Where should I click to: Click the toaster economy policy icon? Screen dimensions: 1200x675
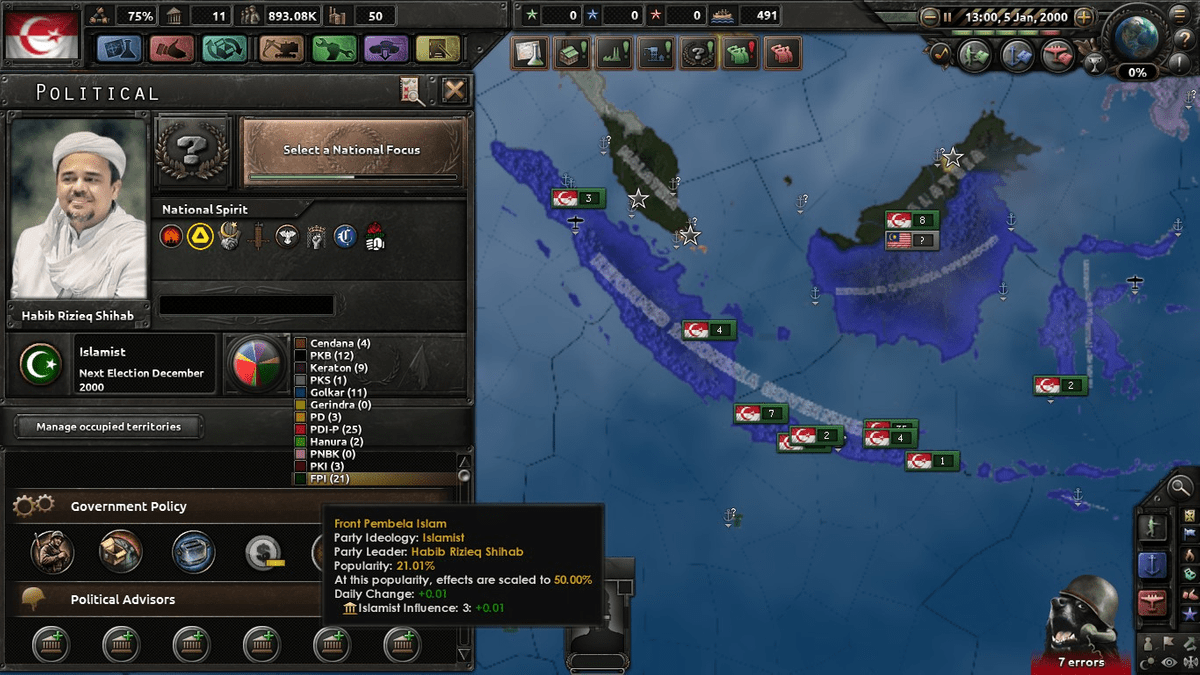coord(193,551)
